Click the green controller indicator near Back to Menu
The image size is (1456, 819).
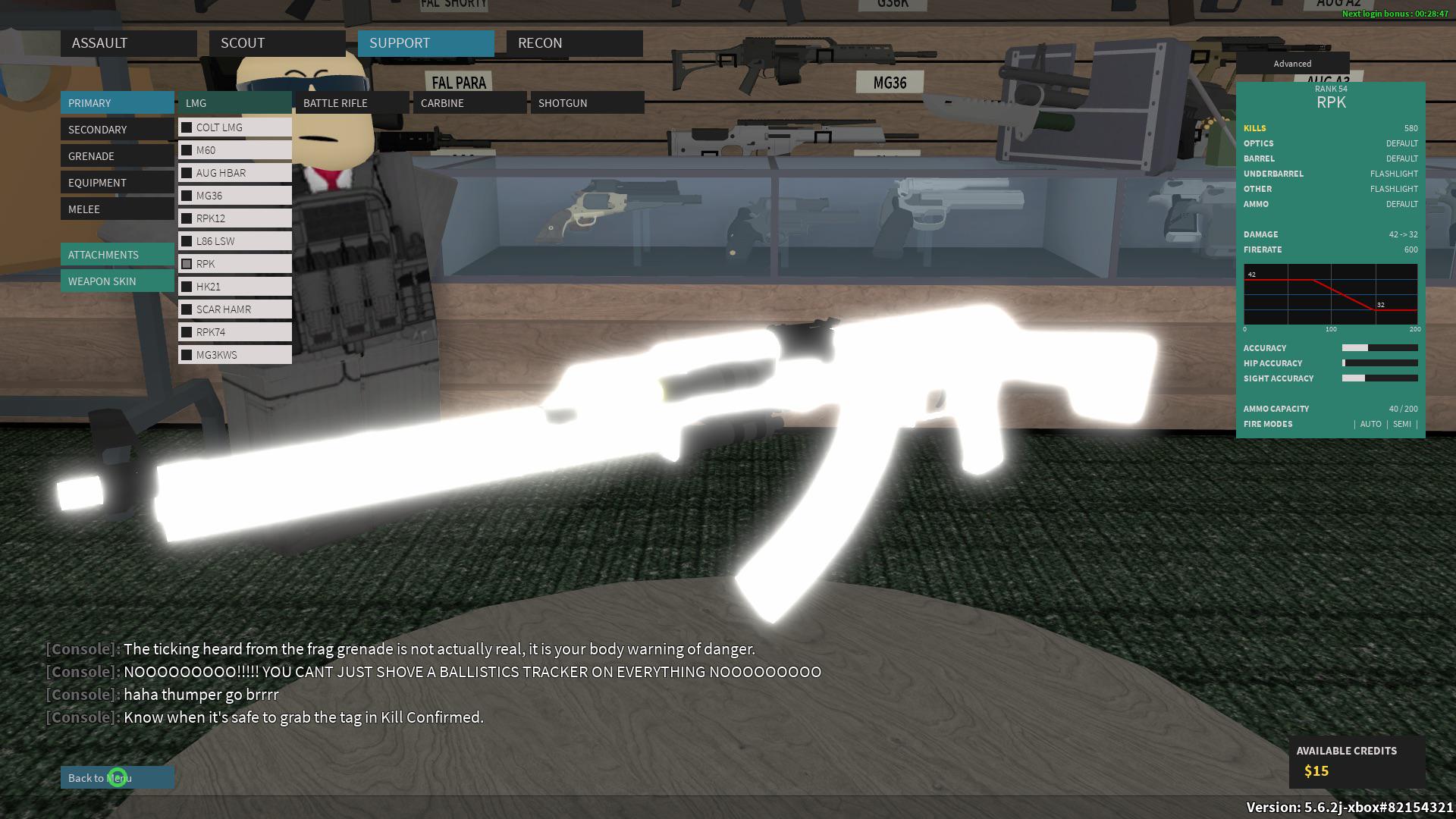coord(118,777)
